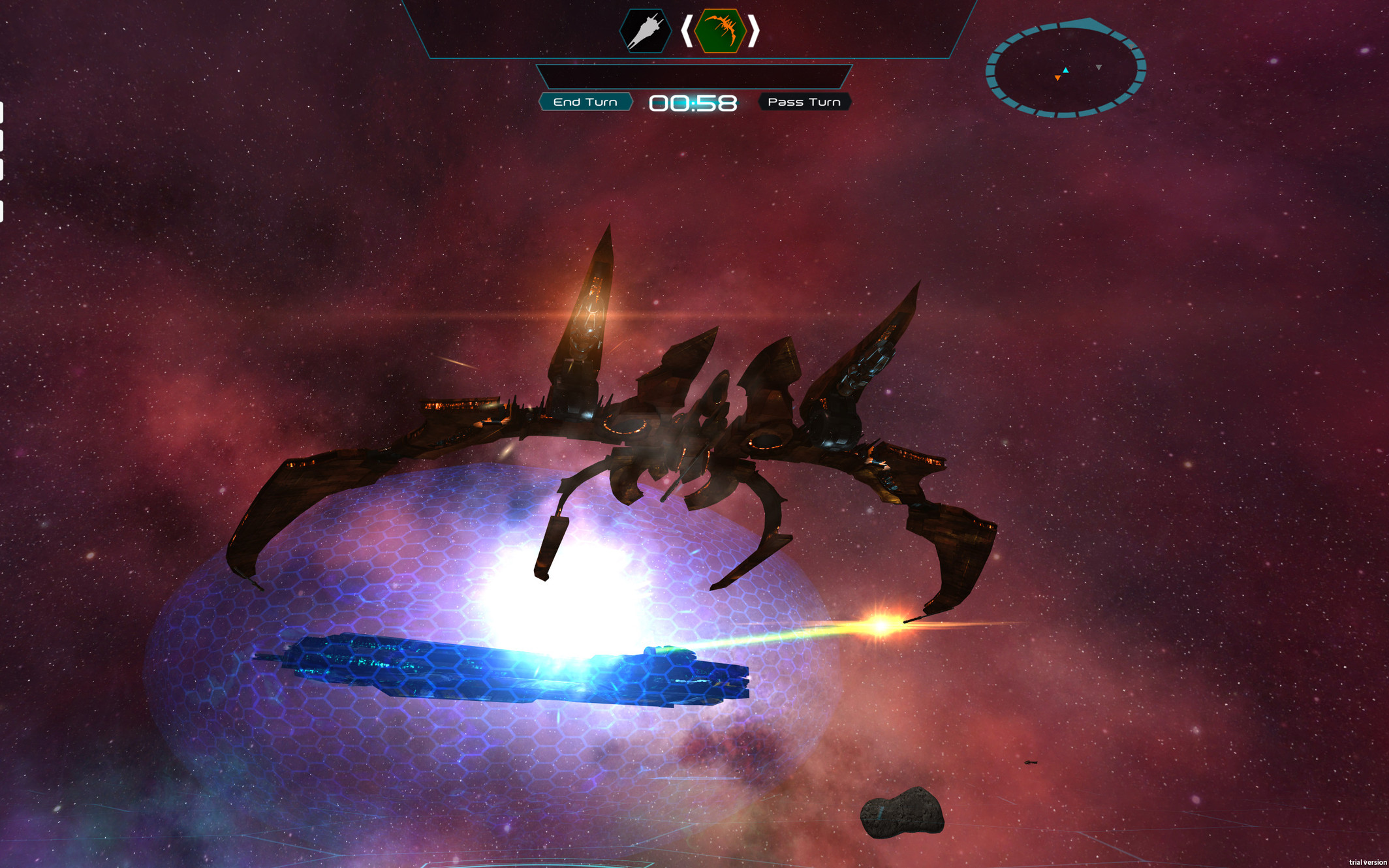Click the turn timer progress bar
Image resolution: width=1389 pixels, height=868 pixels.
(695, 76)
